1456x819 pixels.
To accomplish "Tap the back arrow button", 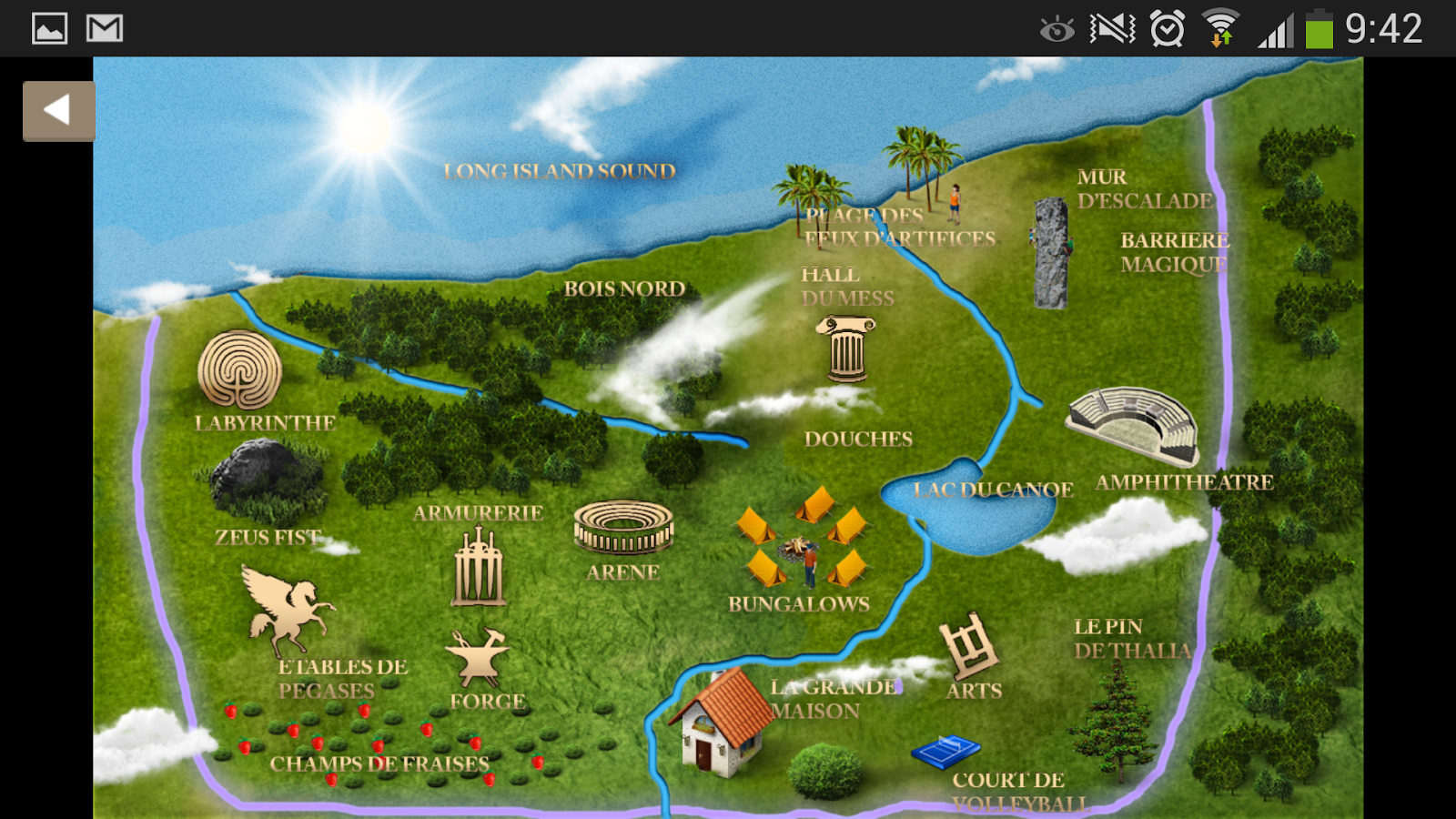I will click(x=58, y=111).
